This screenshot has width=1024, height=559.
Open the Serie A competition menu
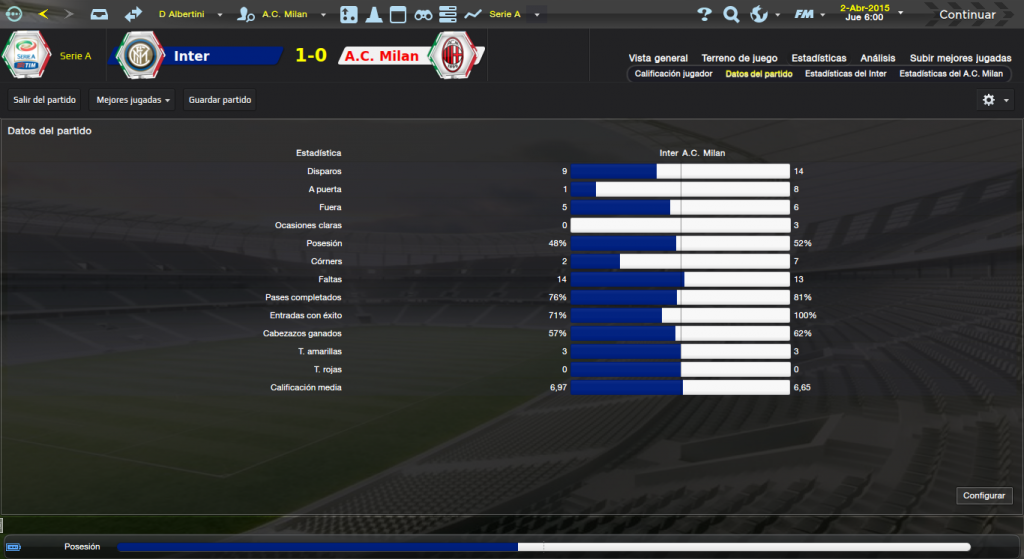514,15
